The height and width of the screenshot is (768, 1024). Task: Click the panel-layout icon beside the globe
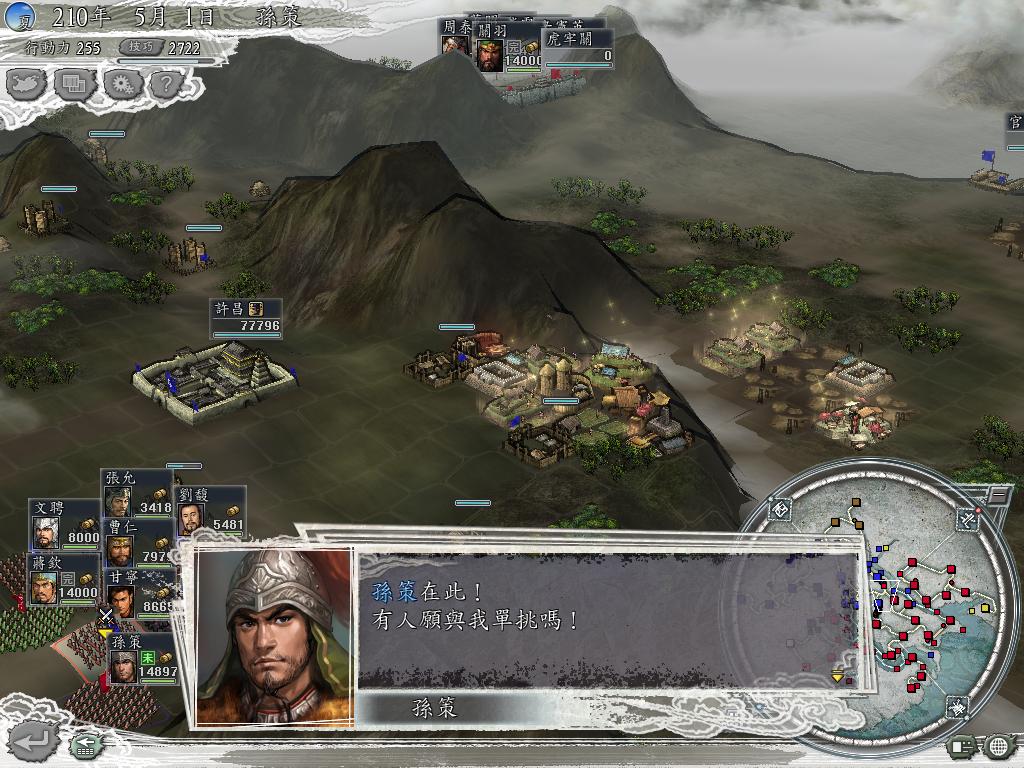962,746
